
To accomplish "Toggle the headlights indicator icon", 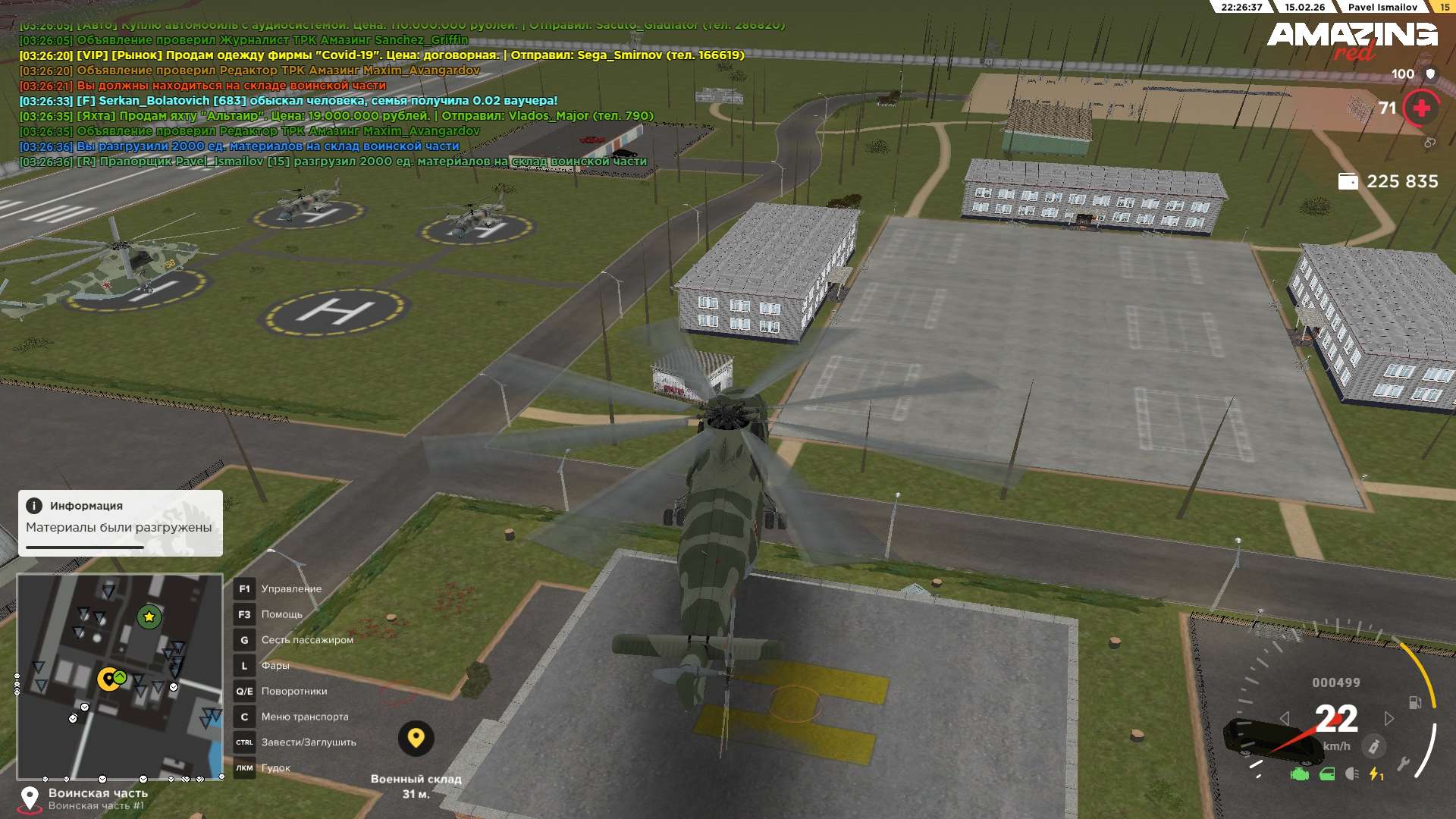I will [1351, 774].
